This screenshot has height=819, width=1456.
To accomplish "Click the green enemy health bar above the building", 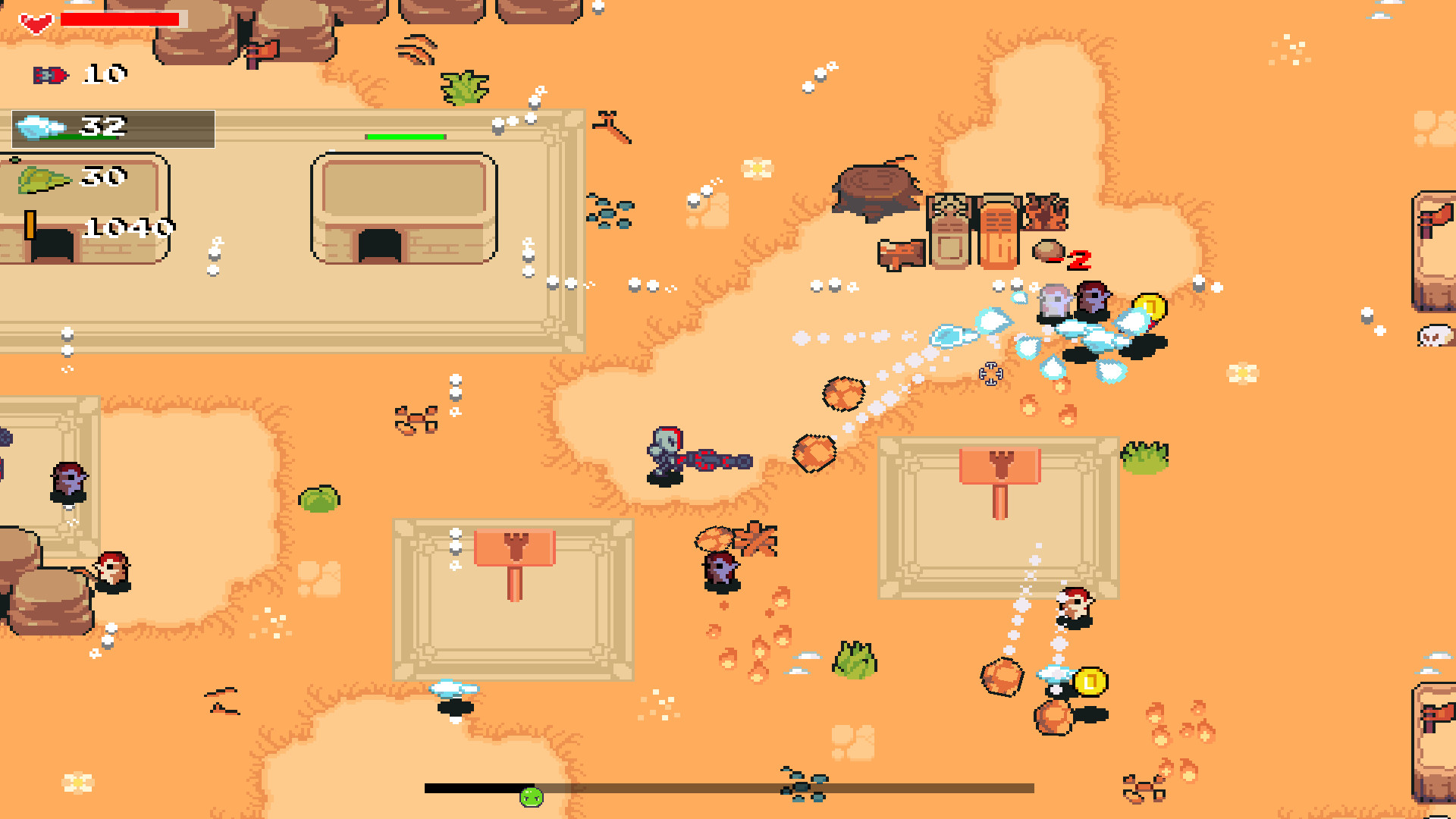I will pos(403,136).
